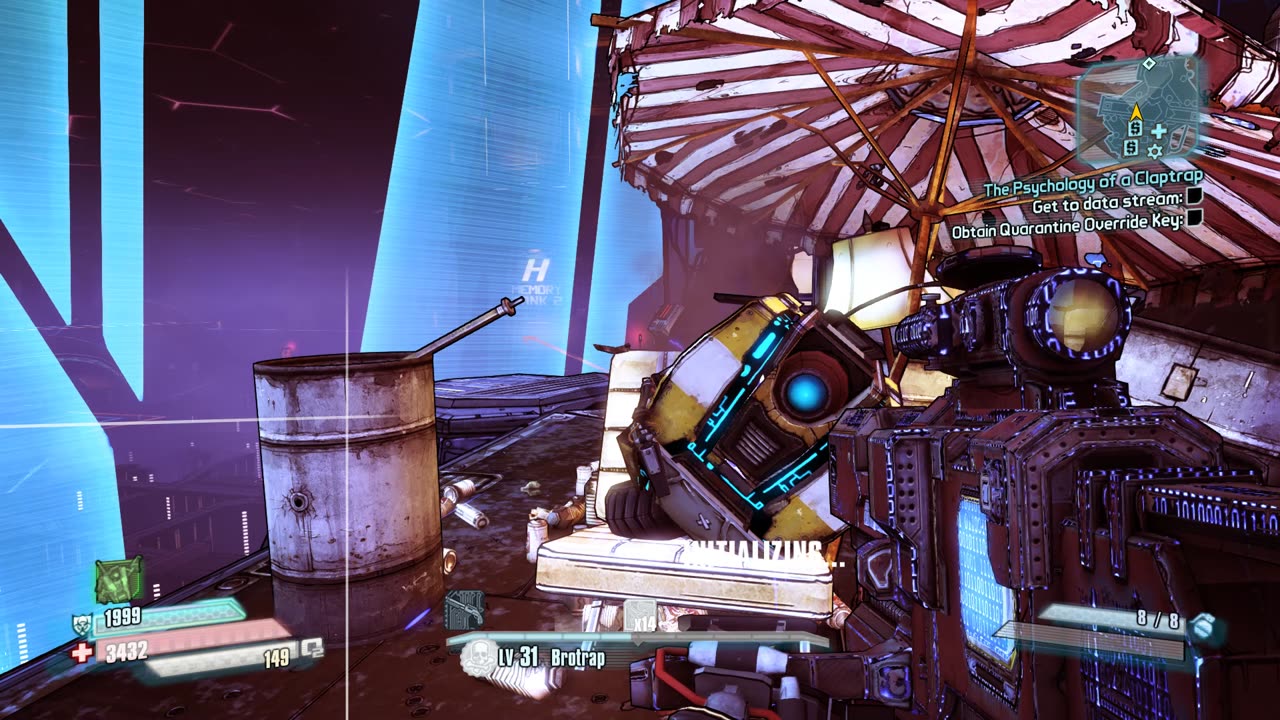
Task: Activate the green action skill icon
Action: [x=119, y=579]
